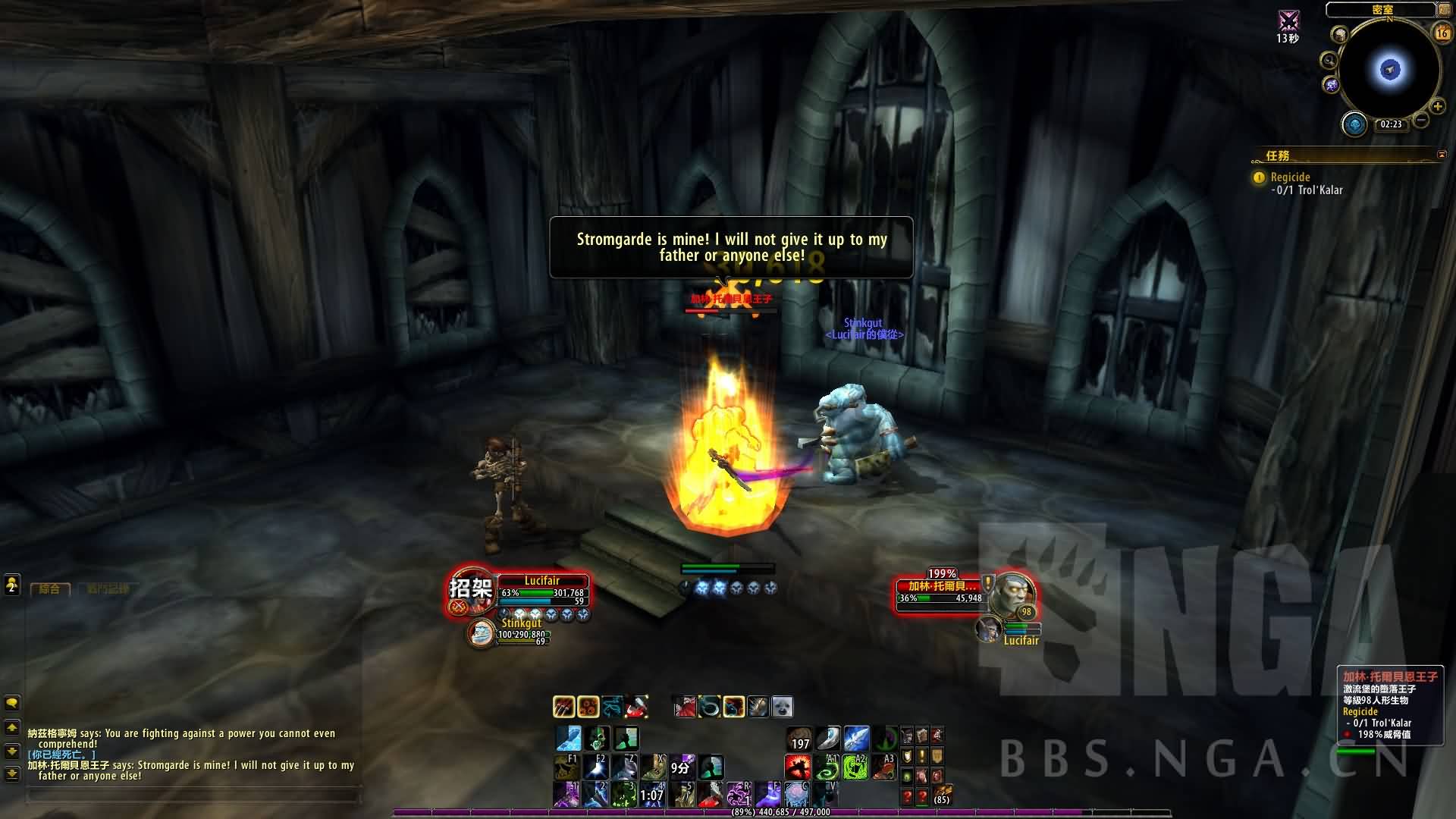
Task: Switch to the 綜合 chat tab
Action: coord(49,589)
